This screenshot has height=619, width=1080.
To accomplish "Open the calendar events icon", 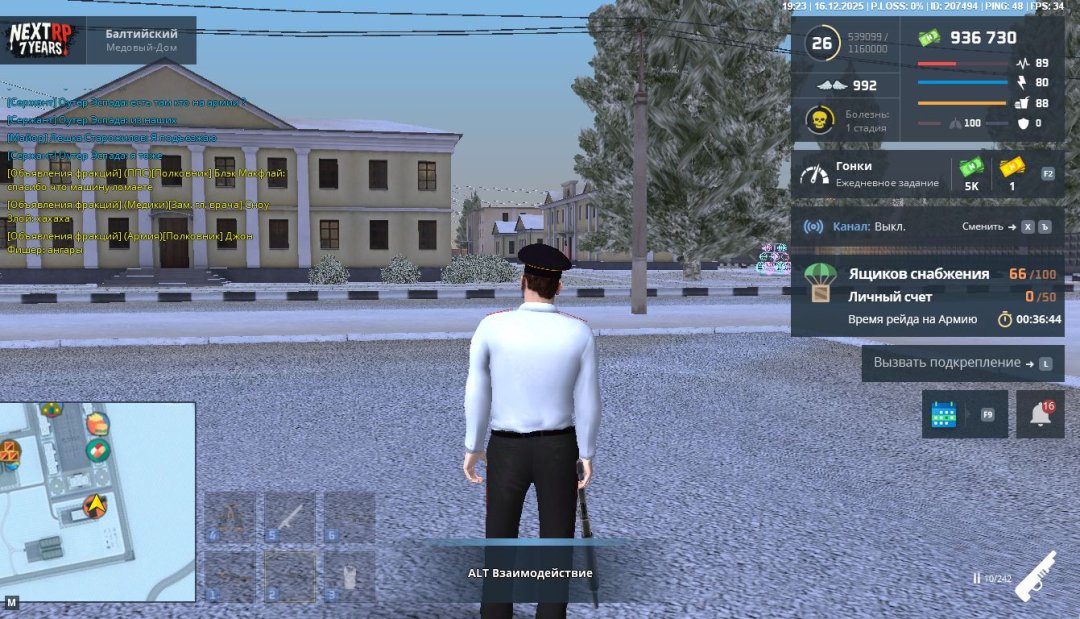I will (x=944, y=414).
